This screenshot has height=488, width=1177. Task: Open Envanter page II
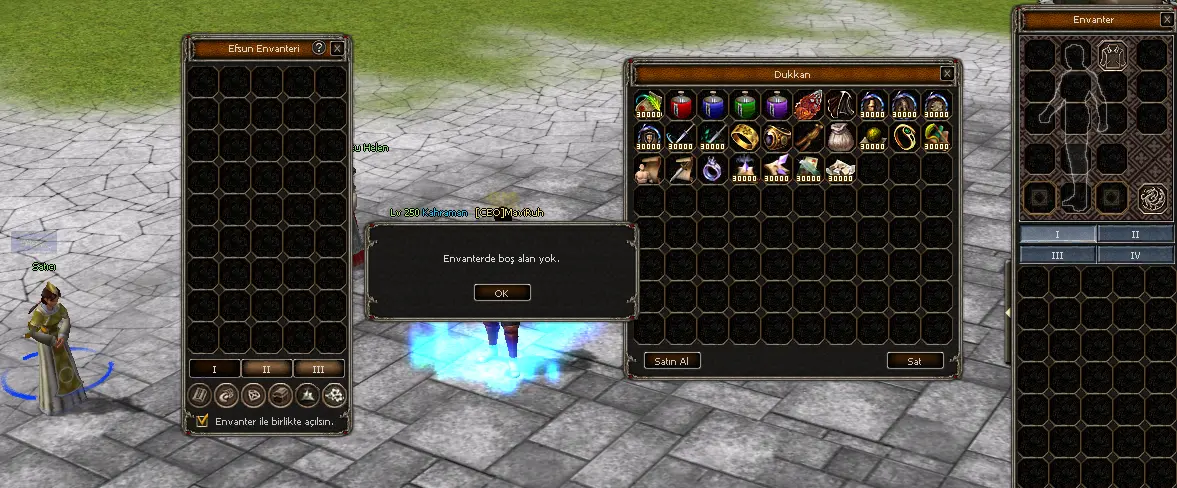coord(1135,234)
